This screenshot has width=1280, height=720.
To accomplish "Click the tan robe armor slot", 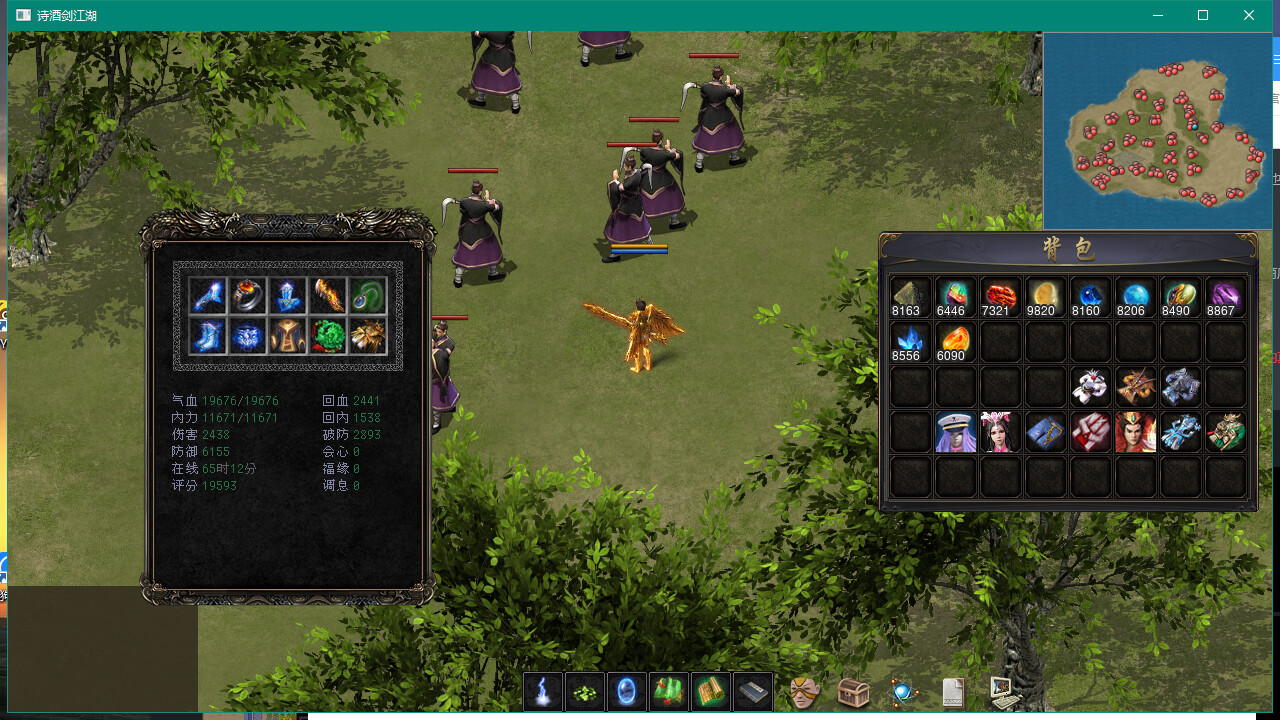I will 288,336.
